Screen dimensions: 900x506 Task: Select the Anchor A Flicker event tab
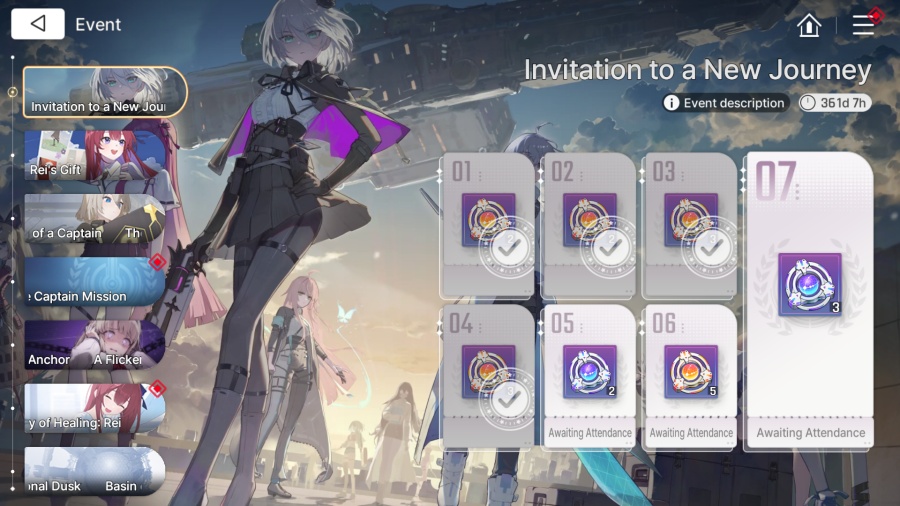pos(95,345)
